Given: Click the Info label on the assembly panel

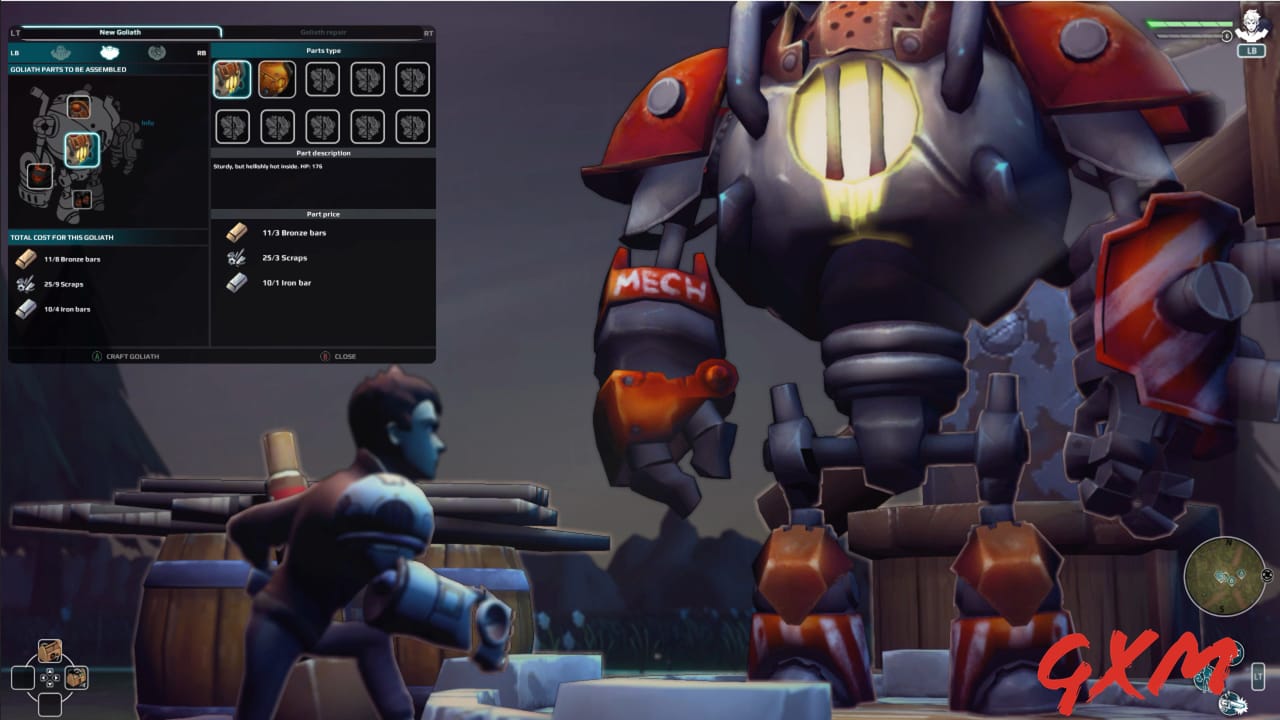Looking at the screenshot, I should [x=146, y=122].
